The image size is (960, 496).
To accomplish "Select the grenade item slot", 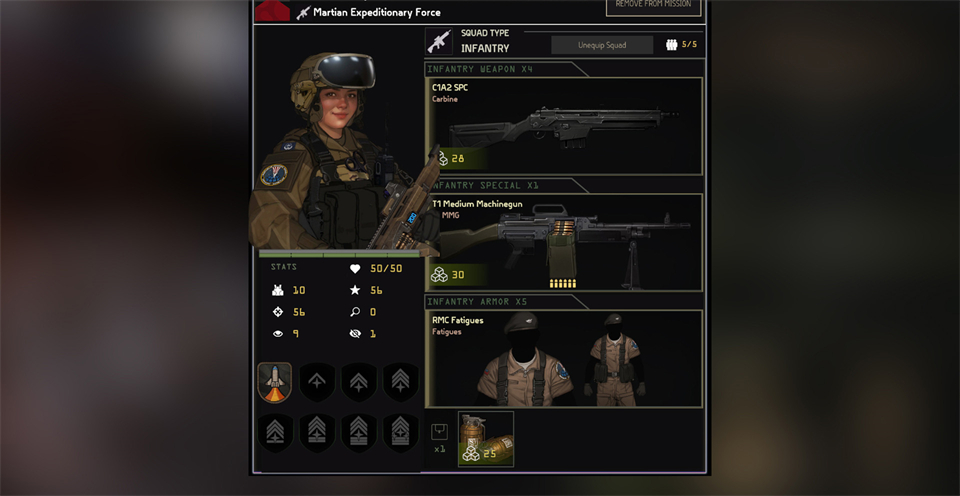I will pos(486,439).
